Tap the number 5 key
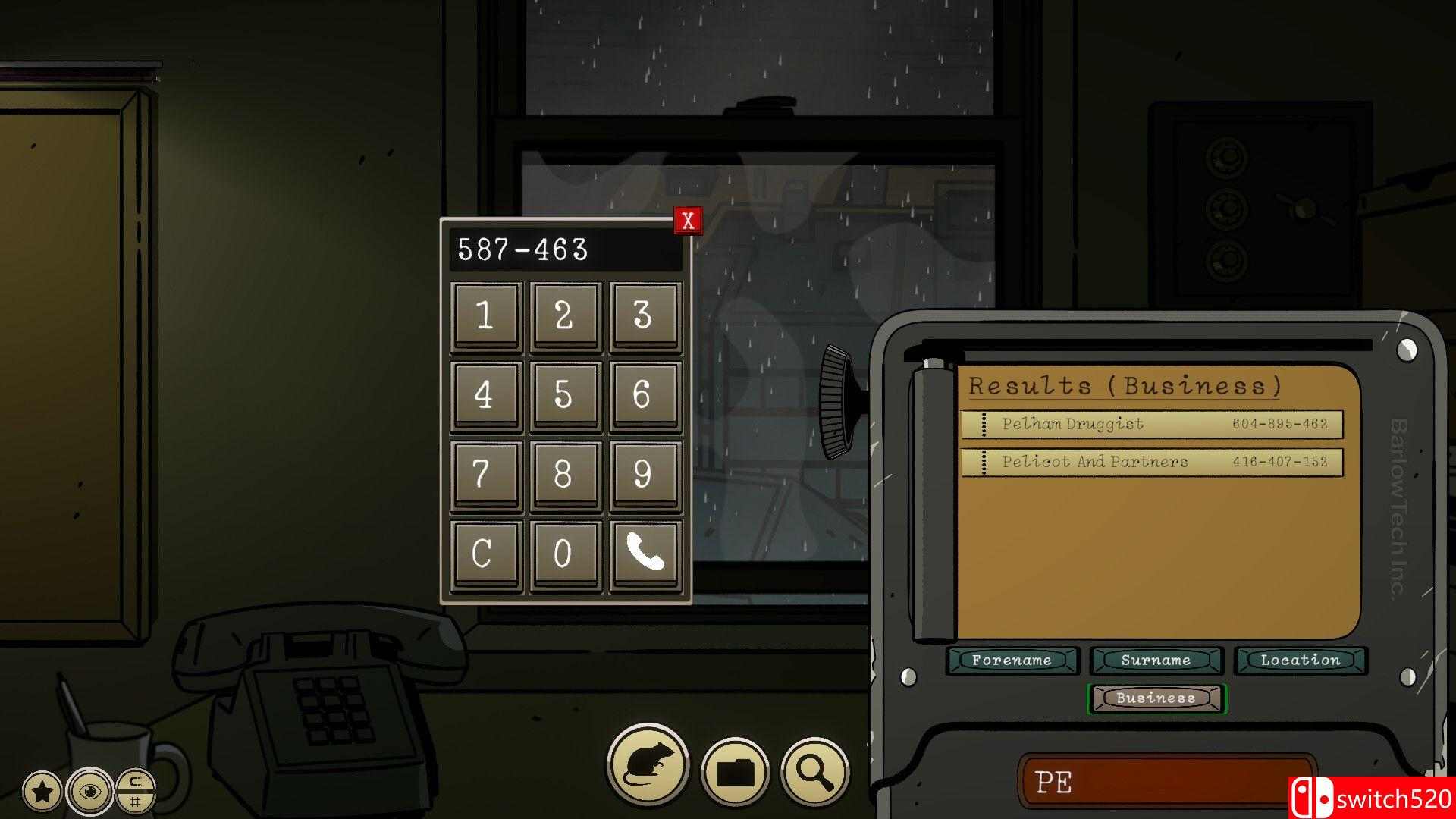Image resolution: width=1456 pixels, height=819 pixels. click(565, 395)
